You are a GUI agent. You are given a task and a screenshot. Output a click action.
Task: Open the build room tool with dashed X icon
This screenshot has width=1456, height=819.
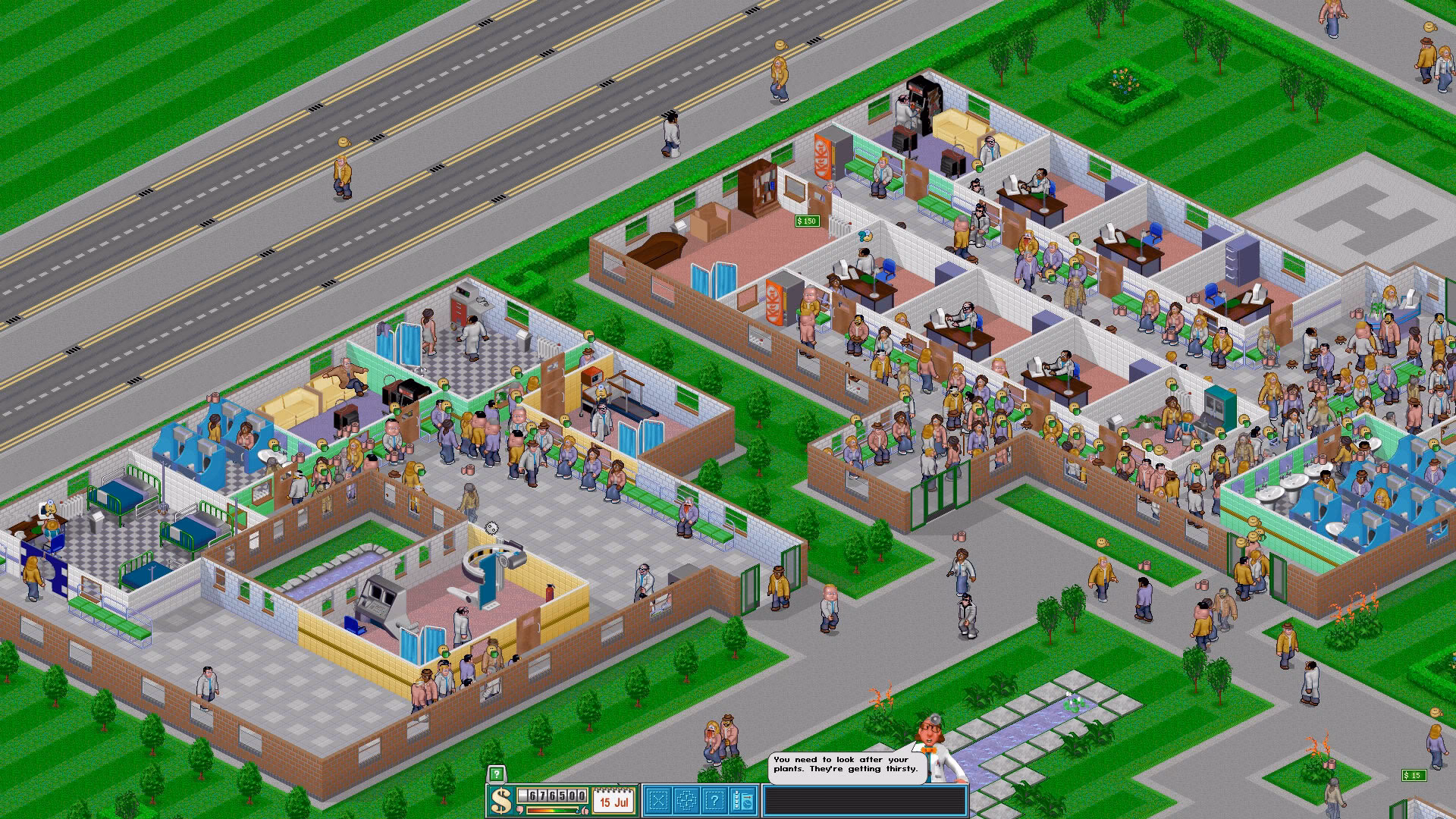coord(658,800)
